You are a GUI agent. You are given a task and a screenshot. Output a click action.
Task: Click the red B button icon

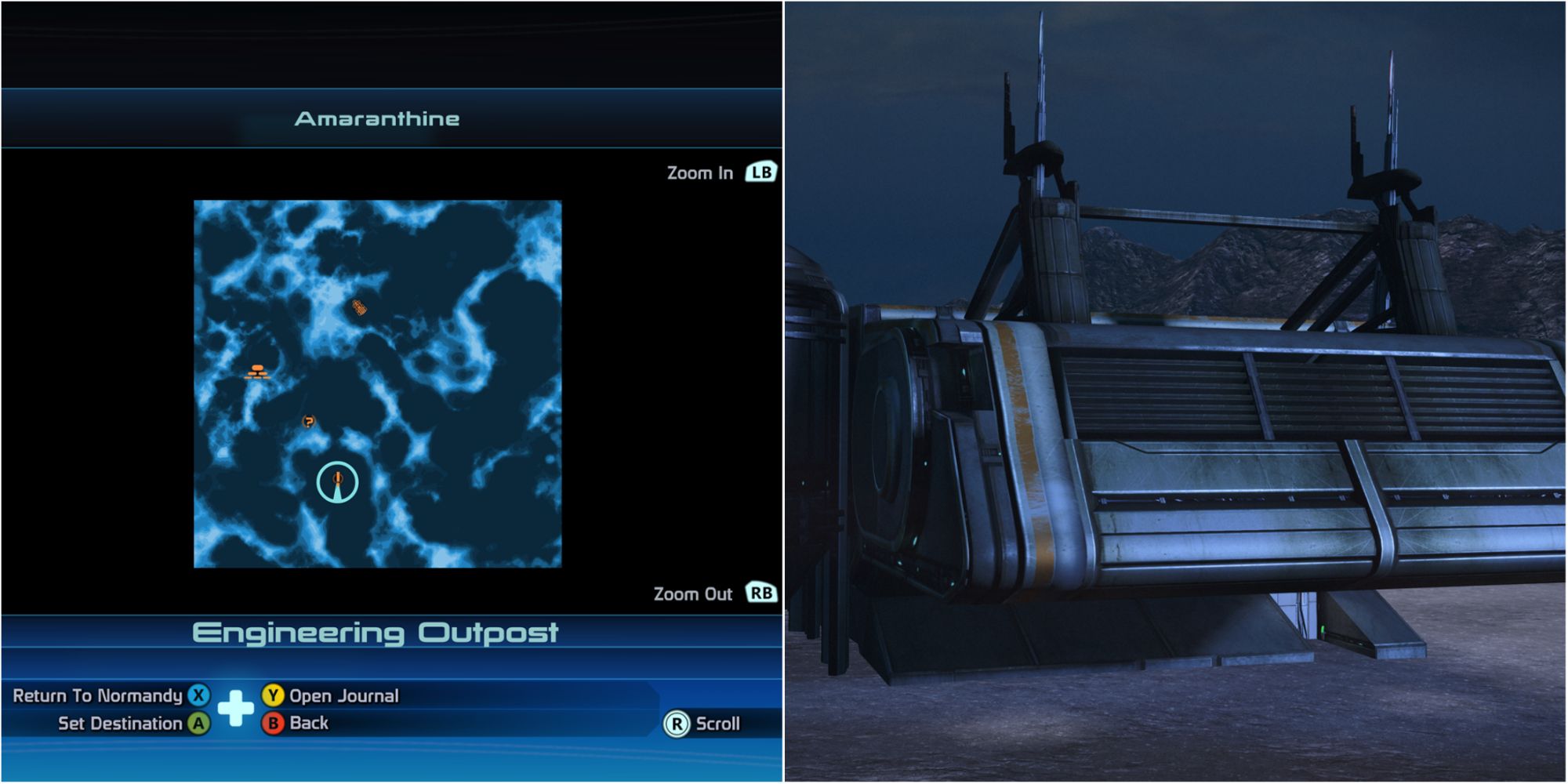[x=272, y=723]
